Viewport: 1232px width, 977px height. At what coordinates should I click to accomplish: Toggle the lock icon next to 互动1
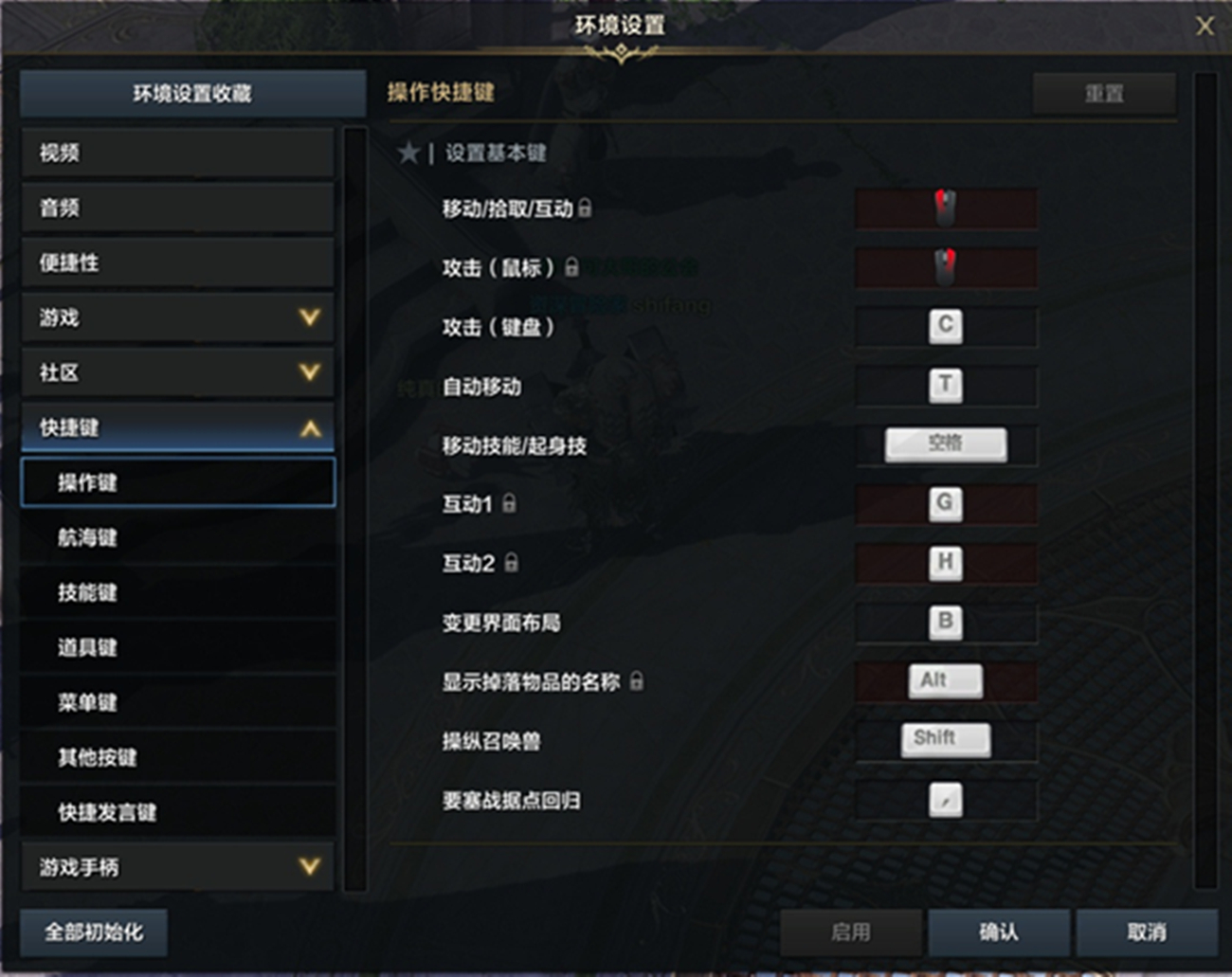pyautogui.click(x=511, y=505)
